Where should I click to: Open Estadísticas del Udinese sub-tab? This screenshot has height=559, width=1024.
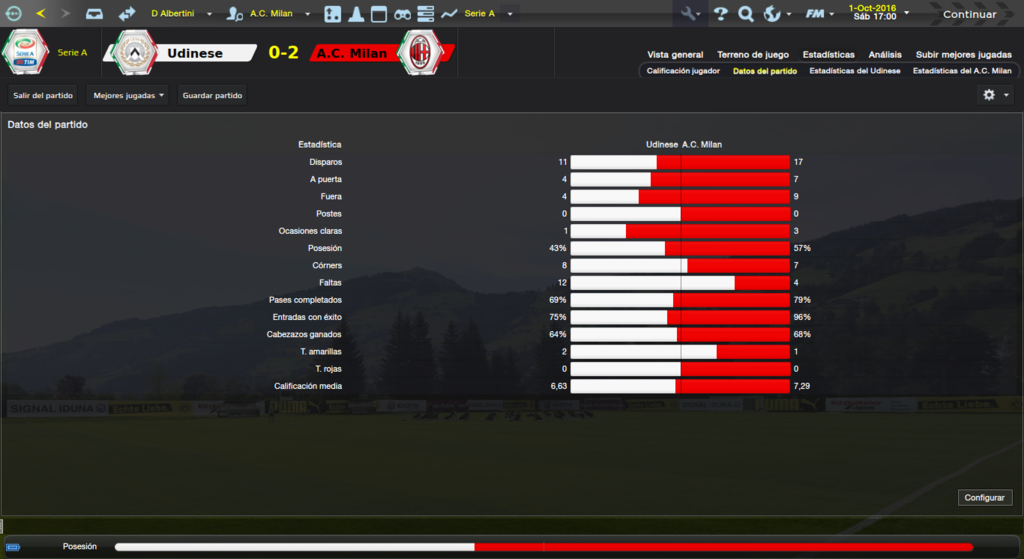pyautogui.click(x=854, y=71)
